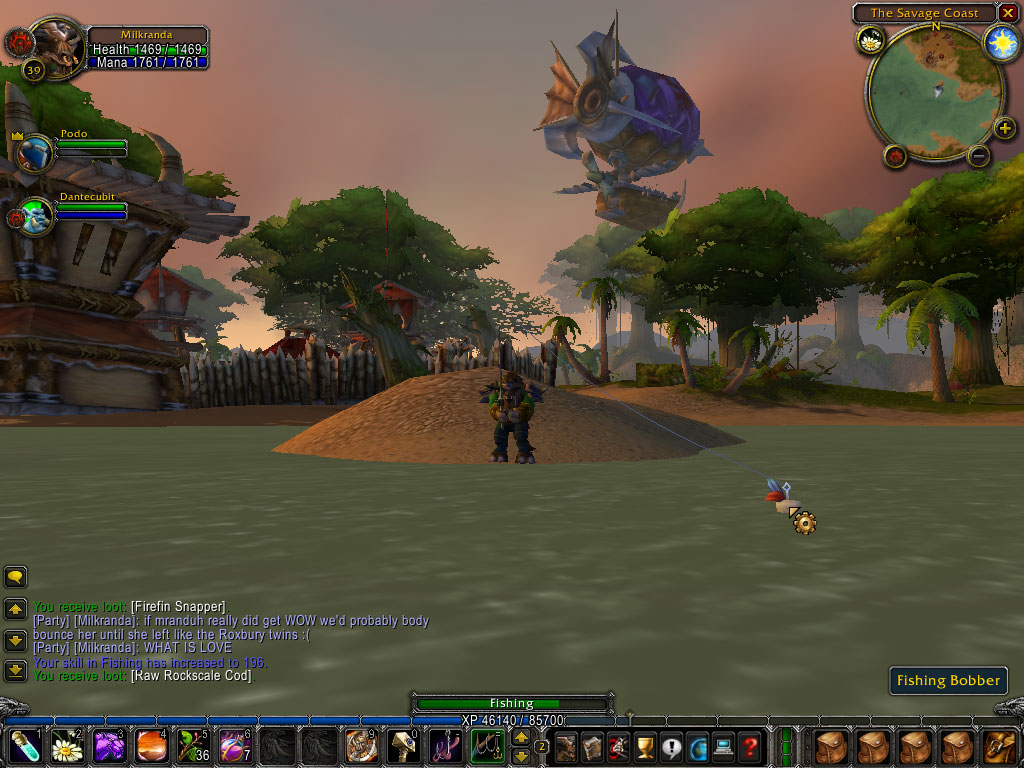
Task: Switch to the next action bar page
Action: click(x=521, y=737)
